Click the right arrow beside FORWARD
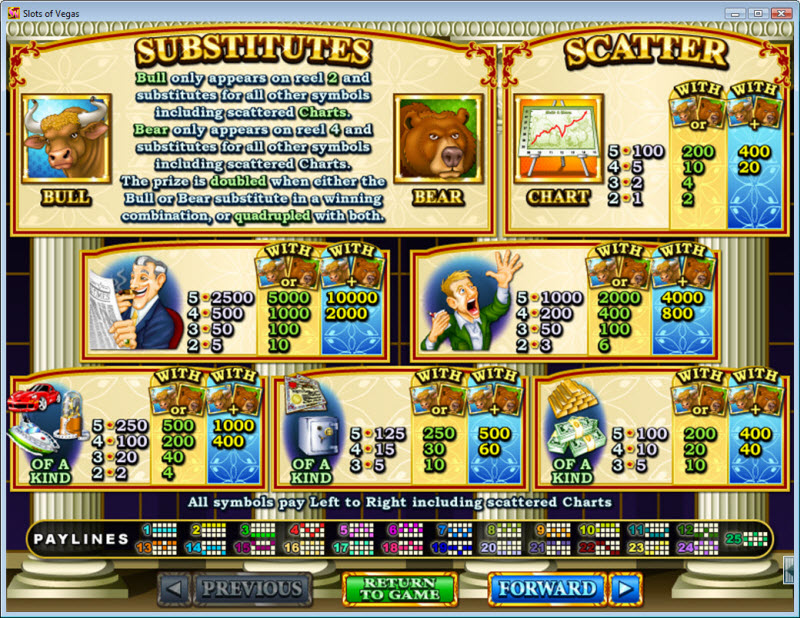The width and height of the screenshot is (800, 618). coord(626,589)
